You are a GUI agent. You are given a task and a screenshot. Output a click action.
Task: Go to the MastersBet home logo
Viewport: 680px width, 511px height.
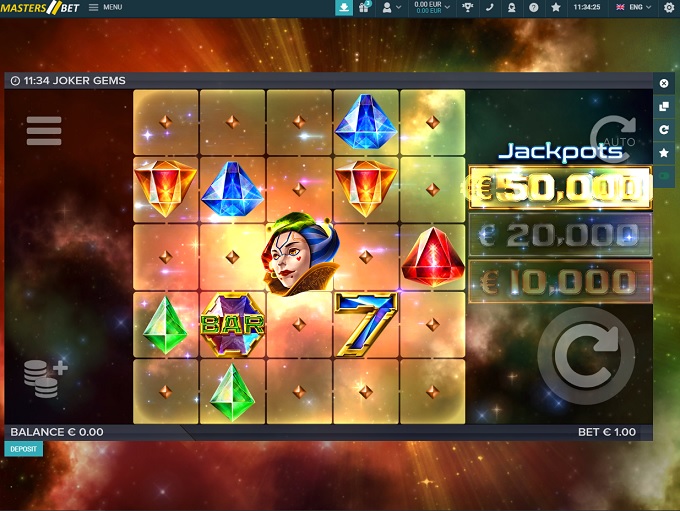point(39,8)
